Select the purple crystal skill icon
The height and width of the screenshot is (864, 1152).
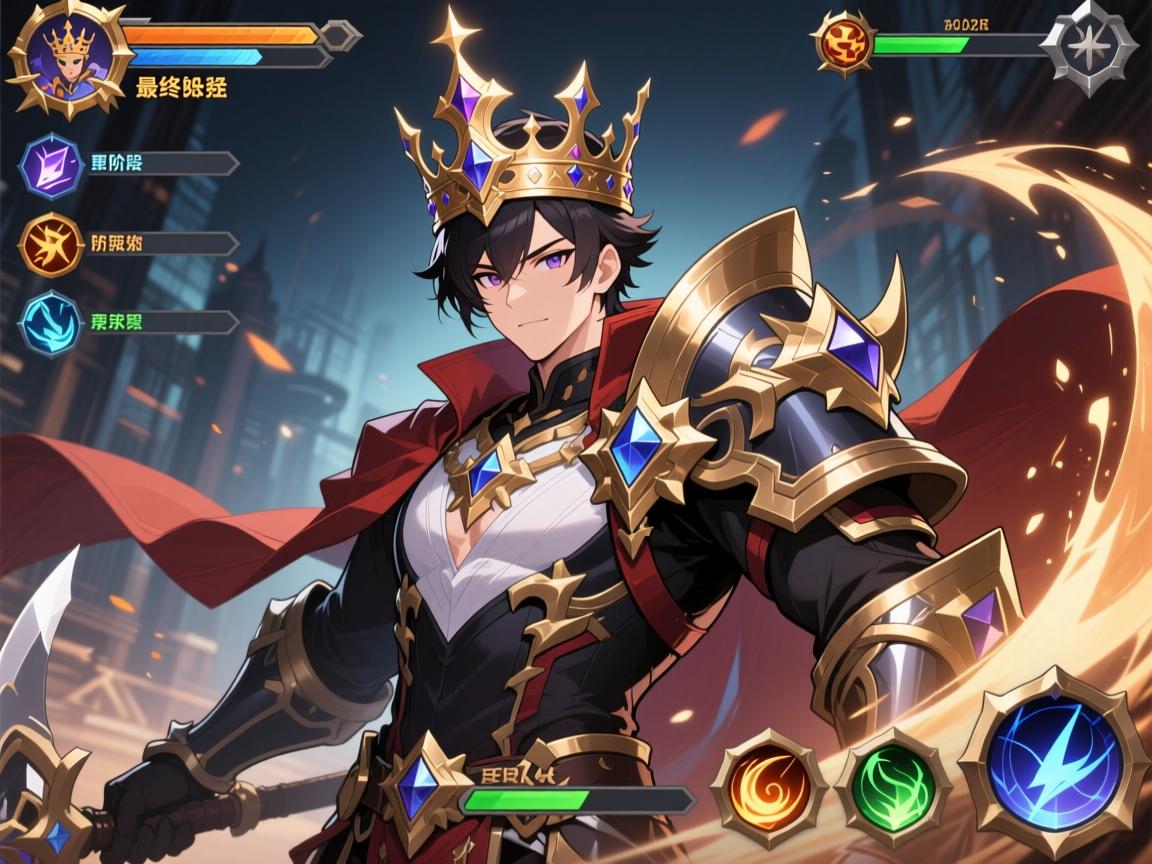(51, 164)
